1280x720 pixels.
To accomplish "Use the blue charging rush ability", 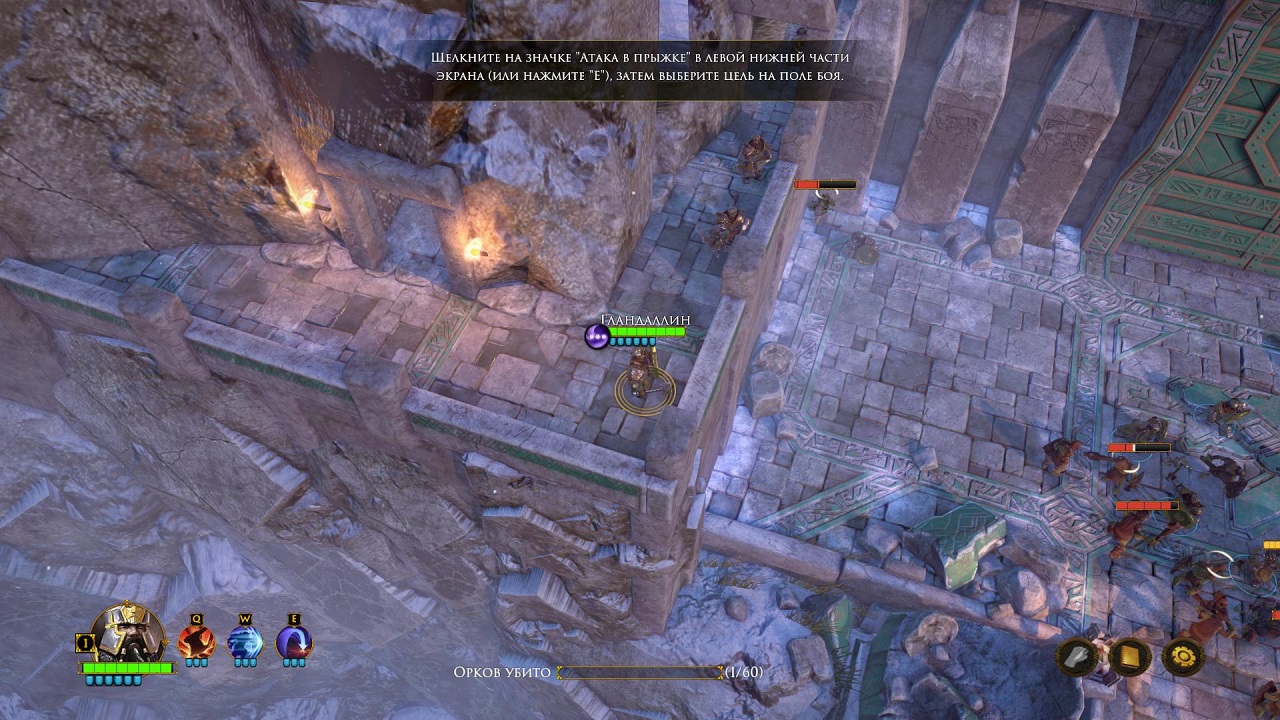I will pos(245,642).
